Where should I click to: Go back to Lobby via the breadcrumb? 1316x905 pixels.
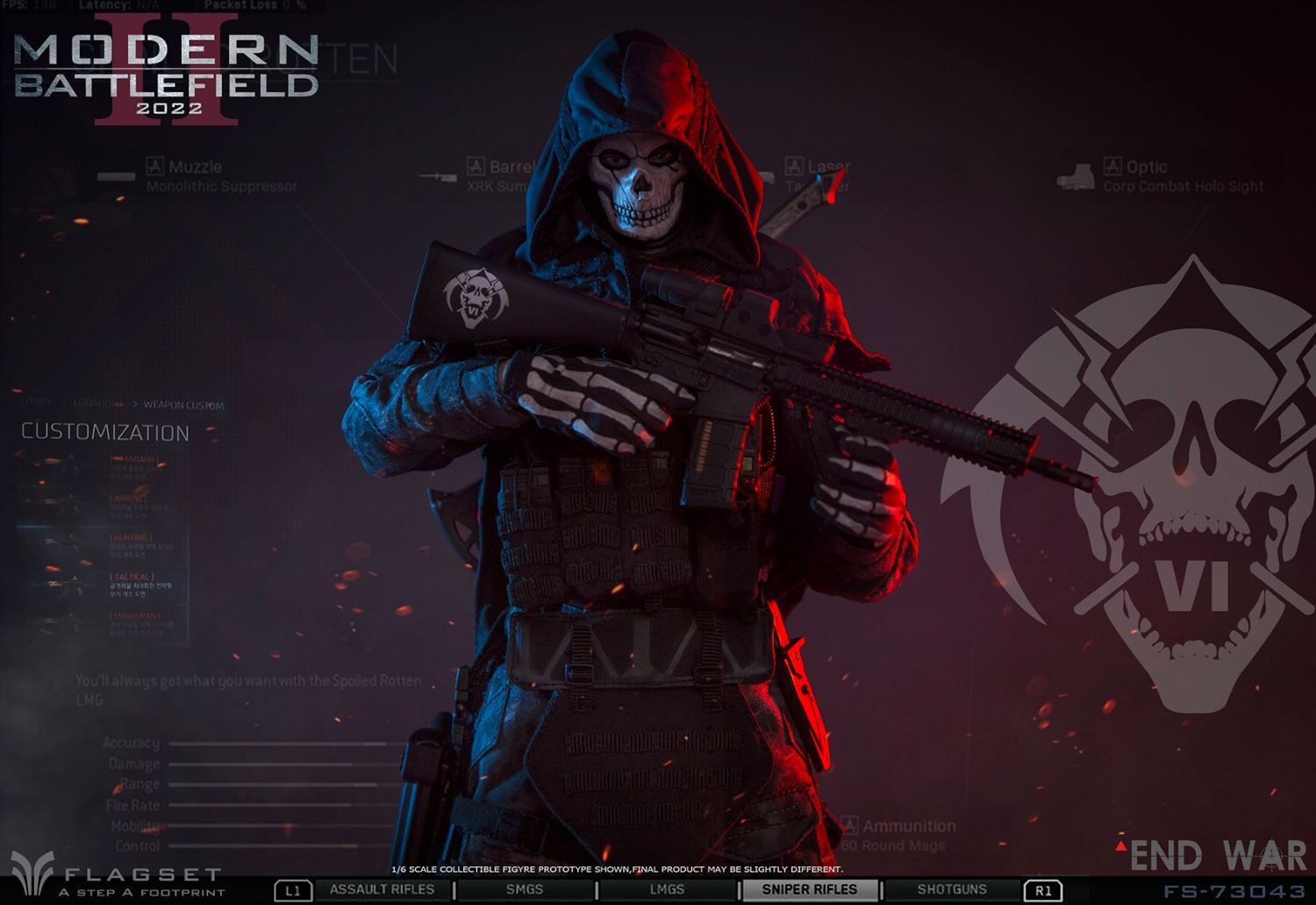tap(37, 402)
